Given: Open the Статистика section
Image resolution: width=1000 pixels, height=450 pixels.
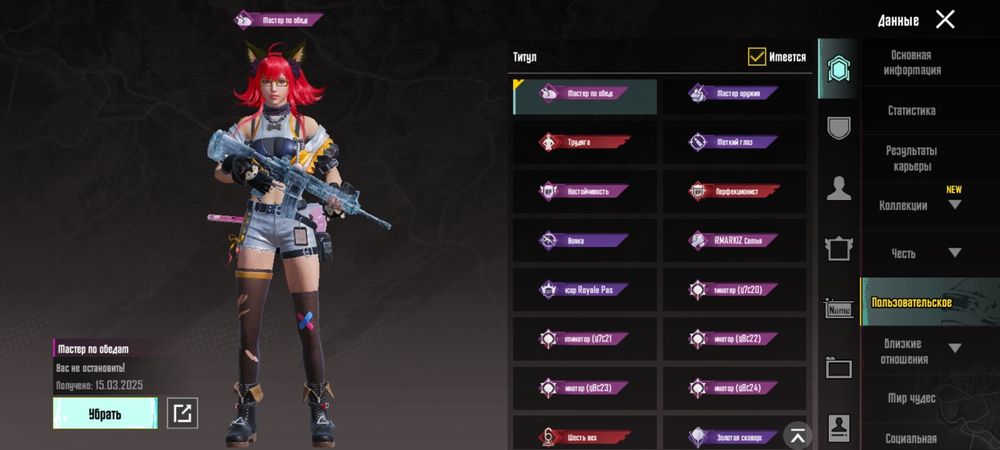Looking at the screenshot, I should click(911, 111).
